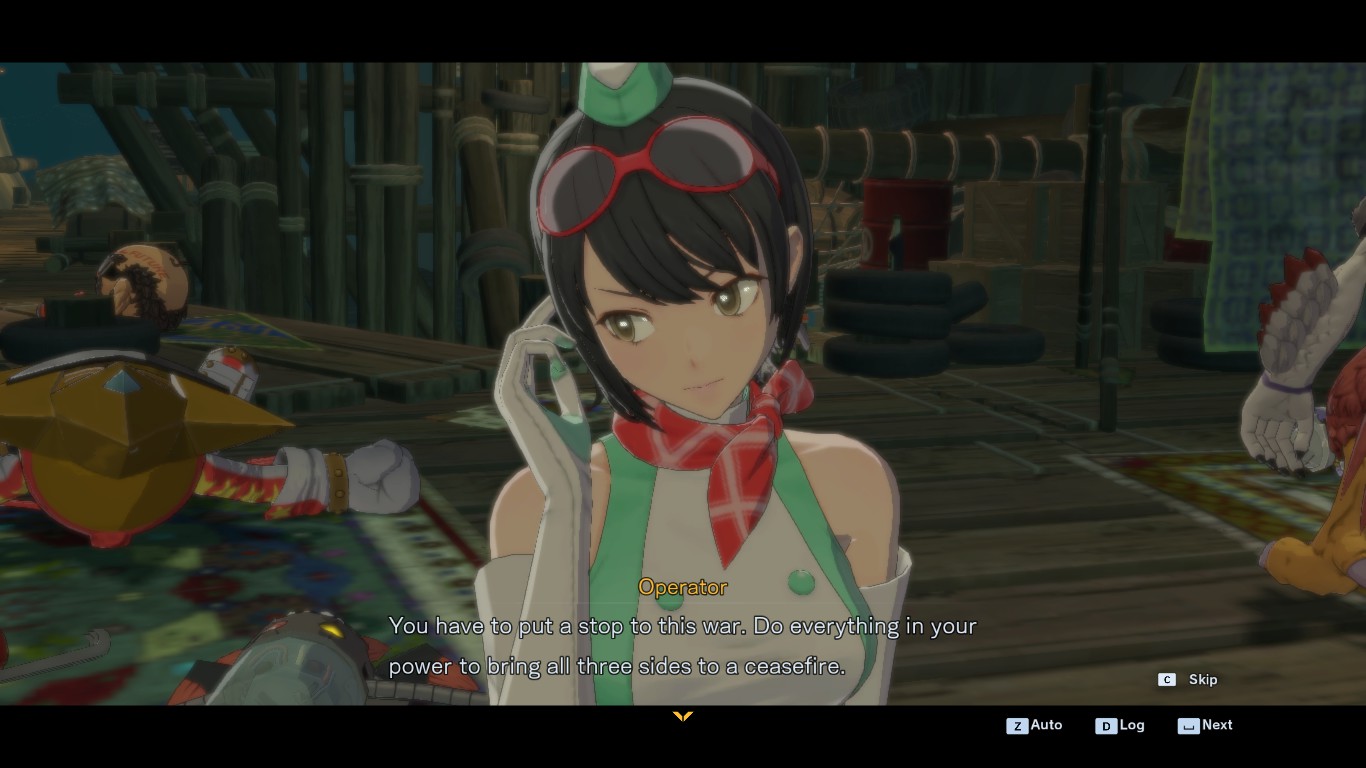Enable Auto dialogue advance

click(x=1035, y=726)
